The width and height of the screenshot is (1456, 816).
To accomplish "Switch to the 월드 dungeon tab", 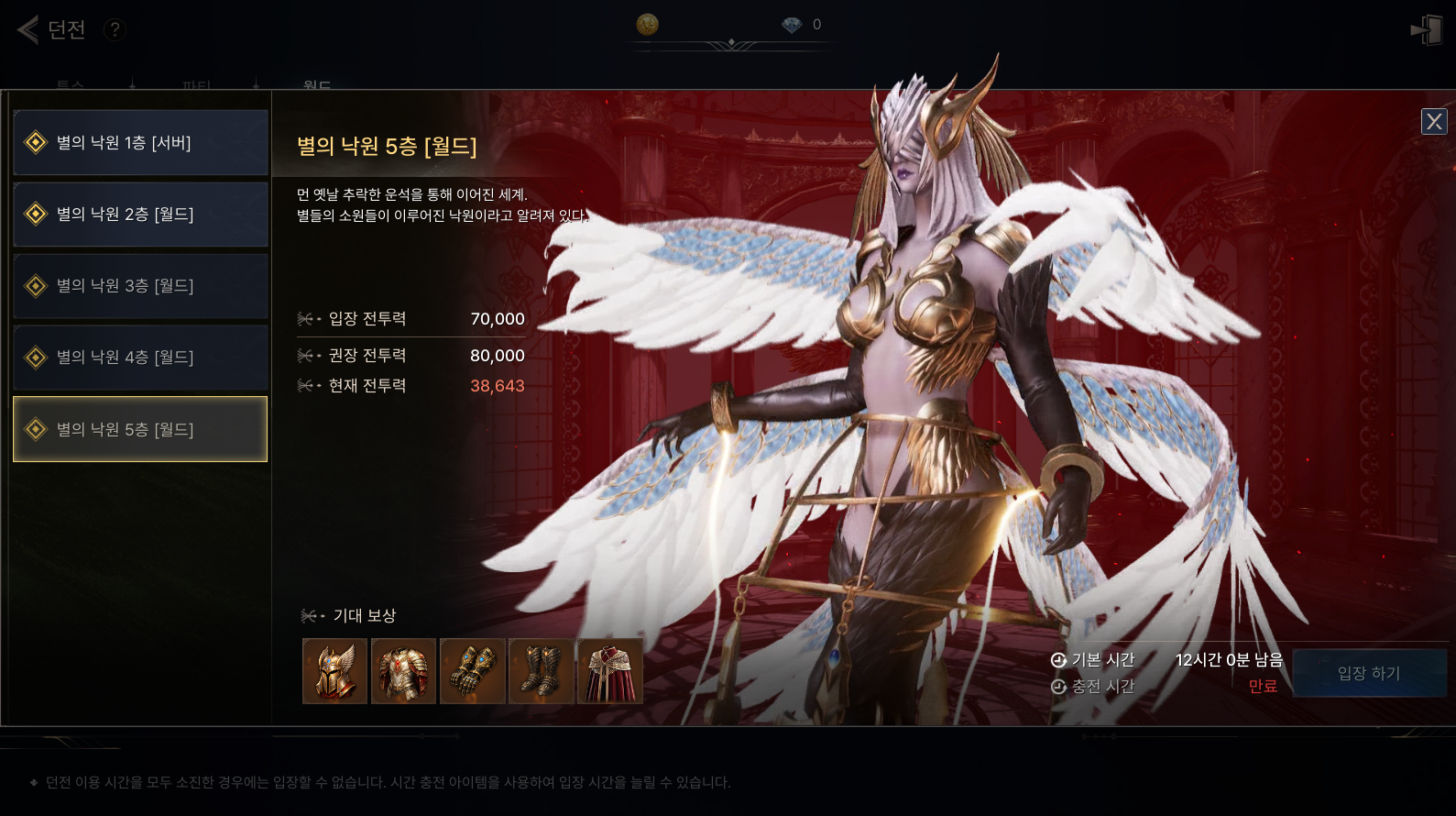I will [x=317, y=85].
